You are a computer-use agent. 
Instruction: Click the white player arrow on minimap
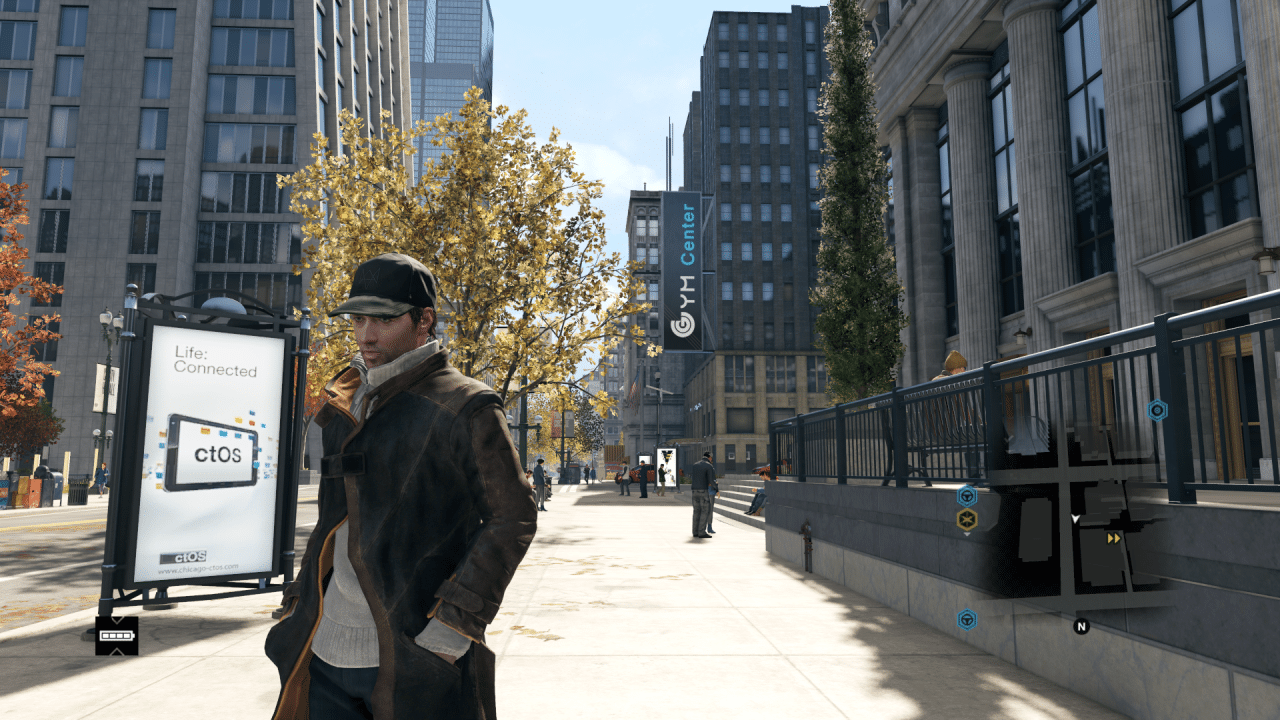coord(1076,518)
